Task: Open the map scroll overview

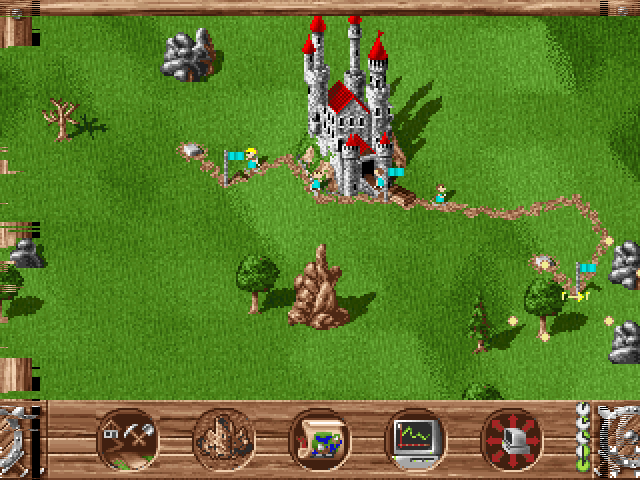Action: pyautogui.click(x=319, y=439)
